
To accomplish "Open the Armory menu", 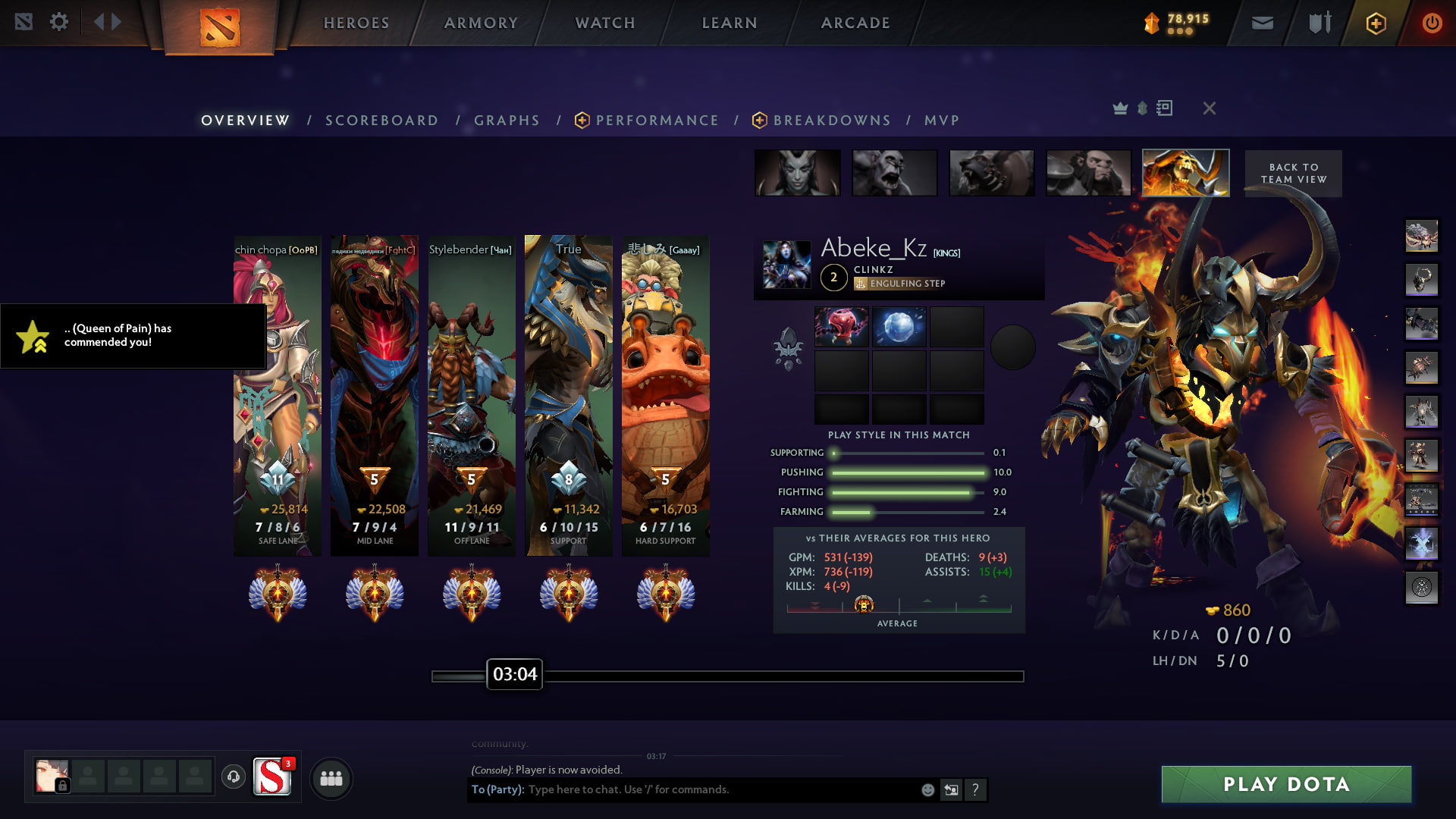I will tap(481, 23).
